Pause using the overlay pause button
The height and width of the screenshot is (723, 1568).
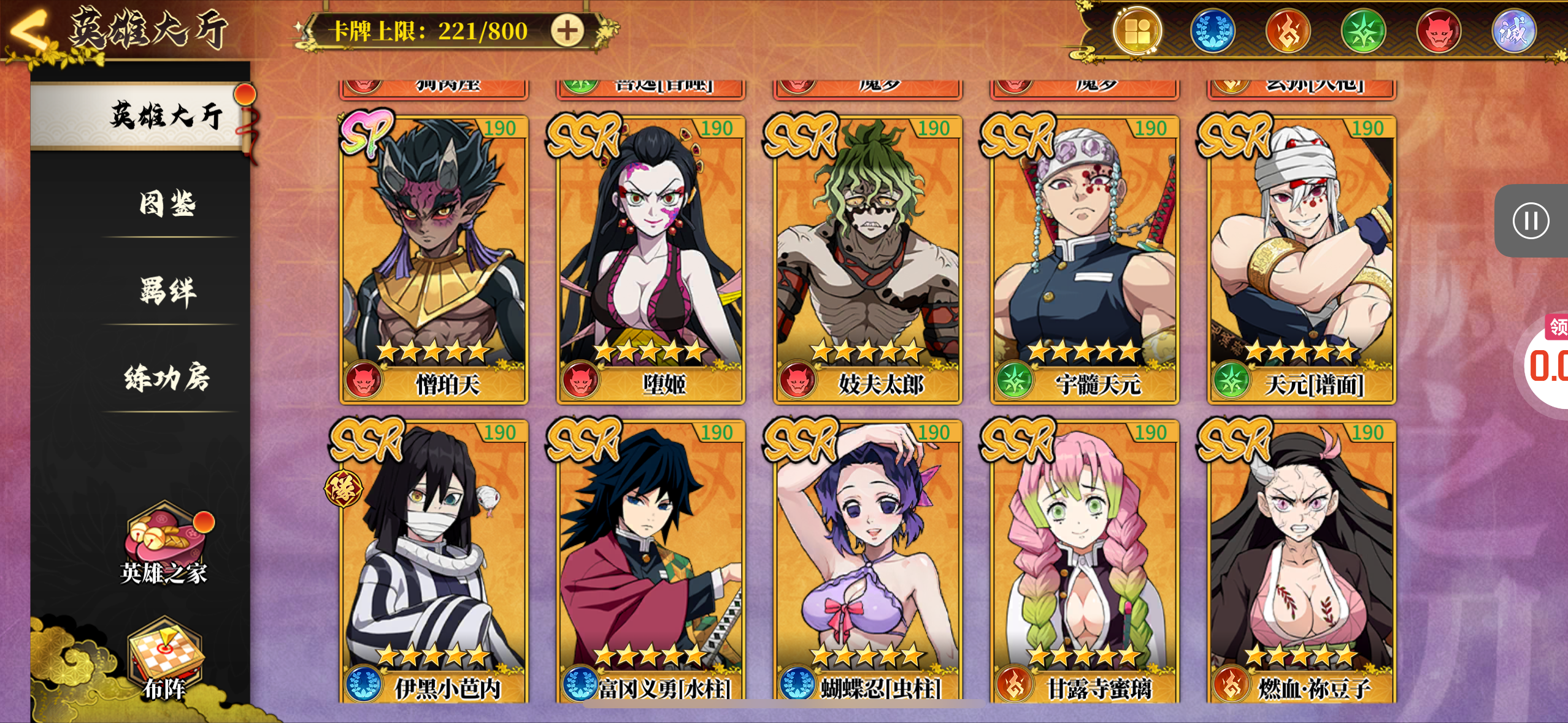(1531, 221)
